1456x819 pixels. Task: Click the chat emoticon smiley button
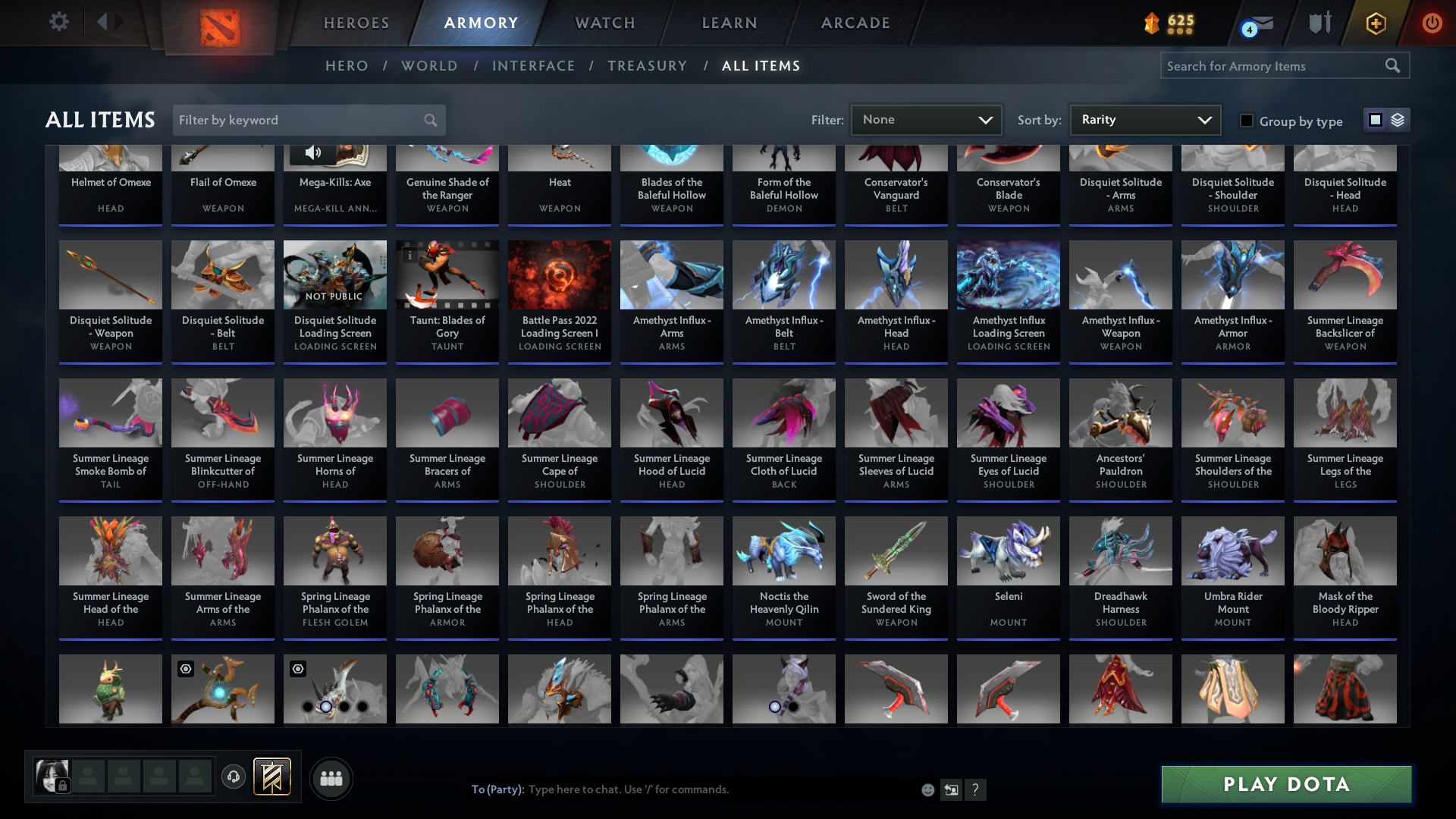[927, 789]
